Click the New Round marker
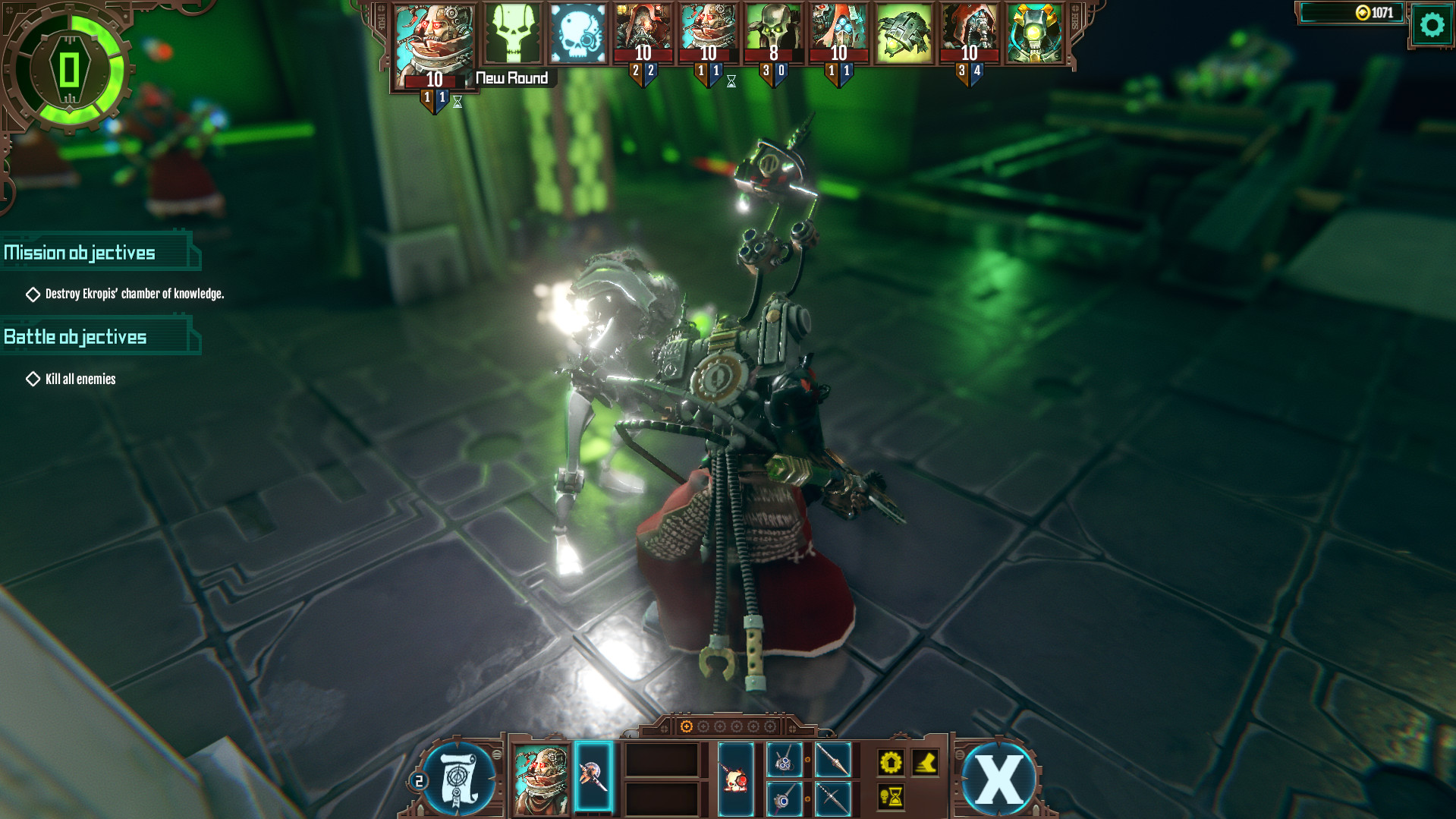This screenshot has width=1456, height=819. tap(511, 77)
